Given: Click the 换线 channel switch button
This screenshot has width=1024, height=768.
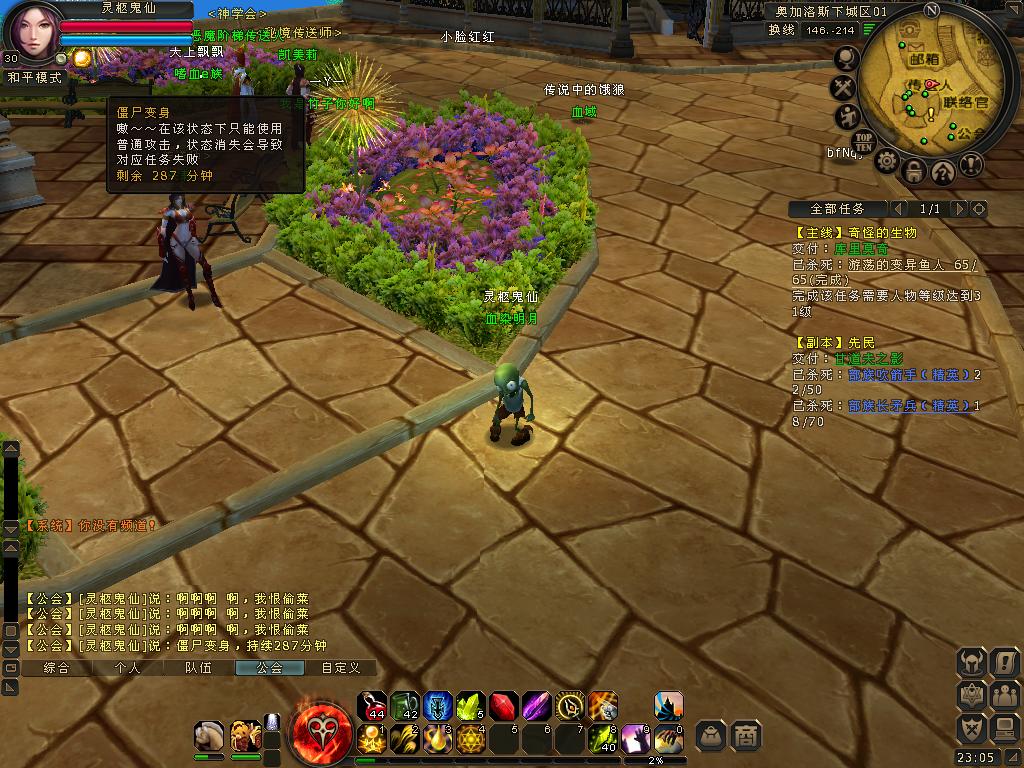Looking at the screenshot, I should (782, 30).
